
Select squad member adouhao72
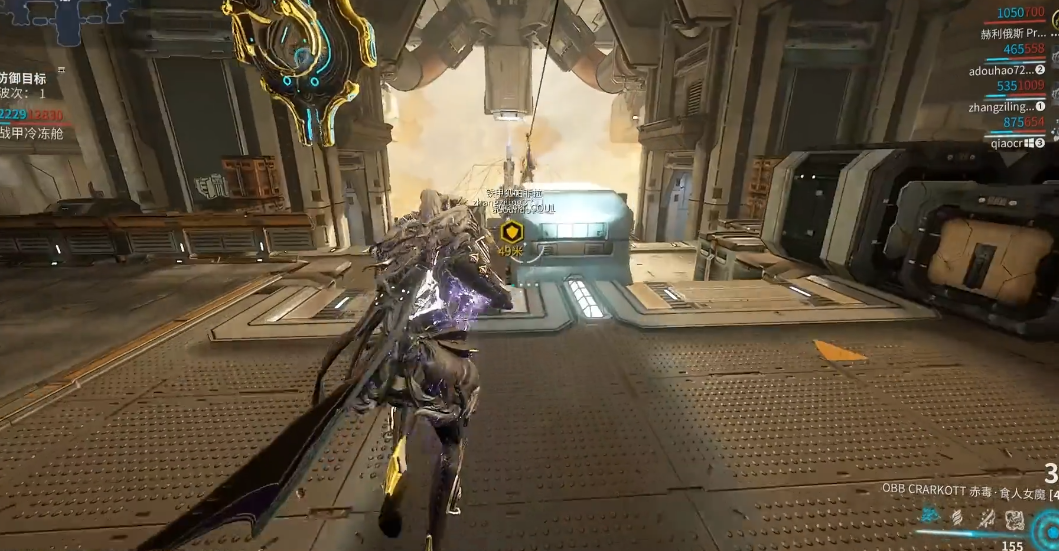click(x=1003, y=70)
